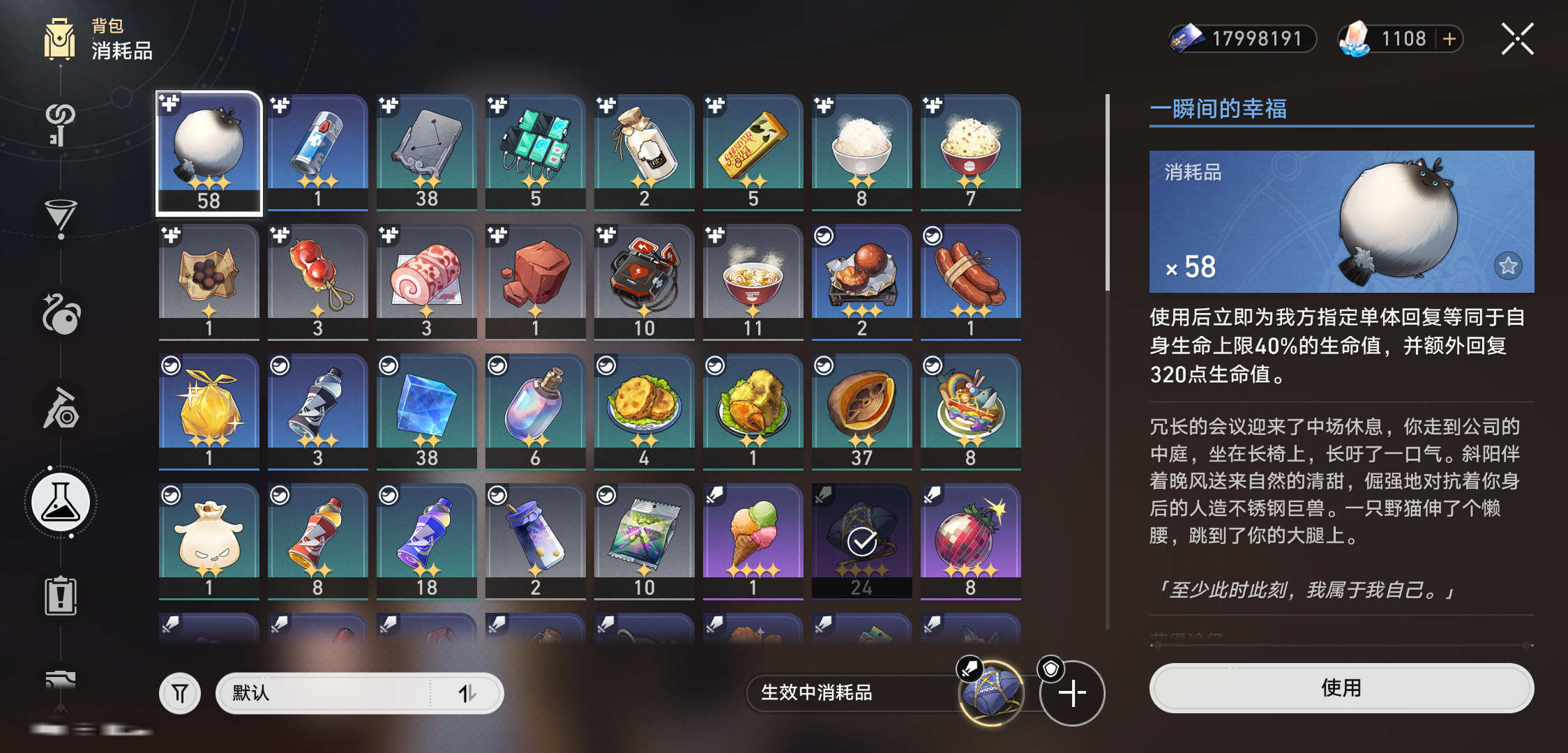
Task: Add more crystals with the plus button
Action: (x=1449, y=39)
